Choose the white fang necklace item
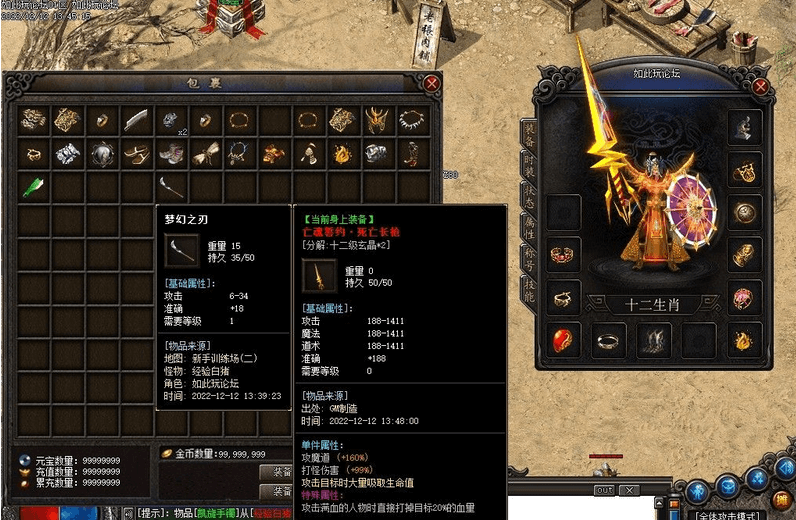The width and height of the screenshot is (796, 520). click(411, 121)
